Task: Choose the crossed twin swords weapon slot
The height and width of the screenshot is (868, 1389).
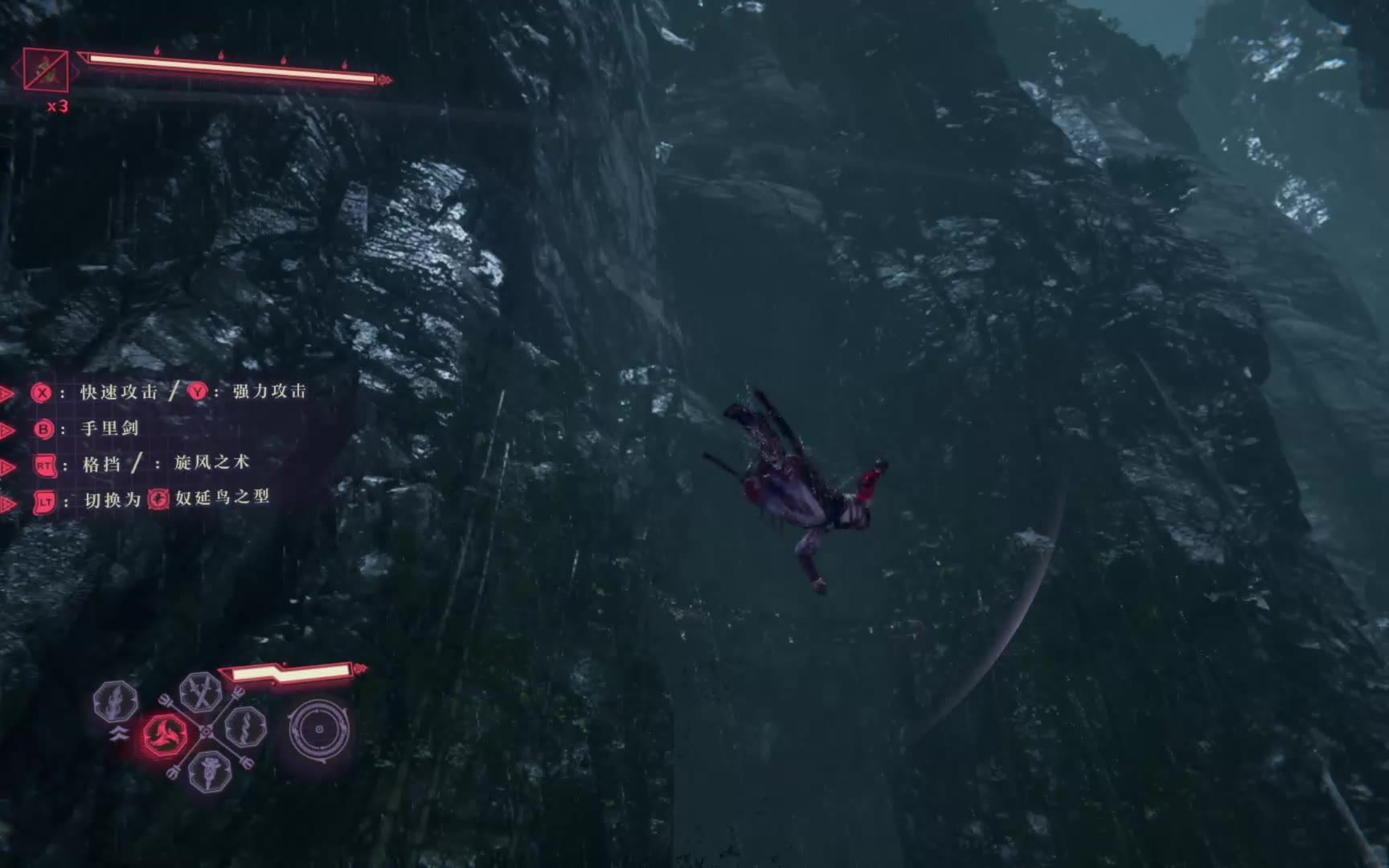Action: (201, 691)
